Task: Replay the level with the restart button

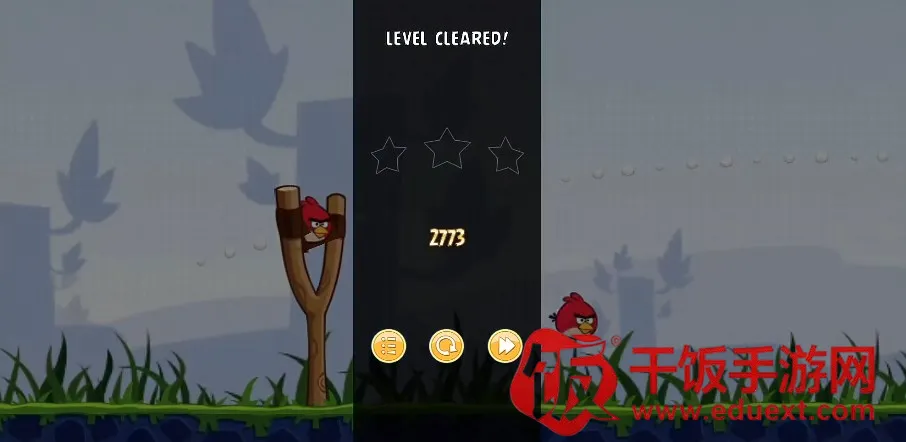Action: pos(446,347)
